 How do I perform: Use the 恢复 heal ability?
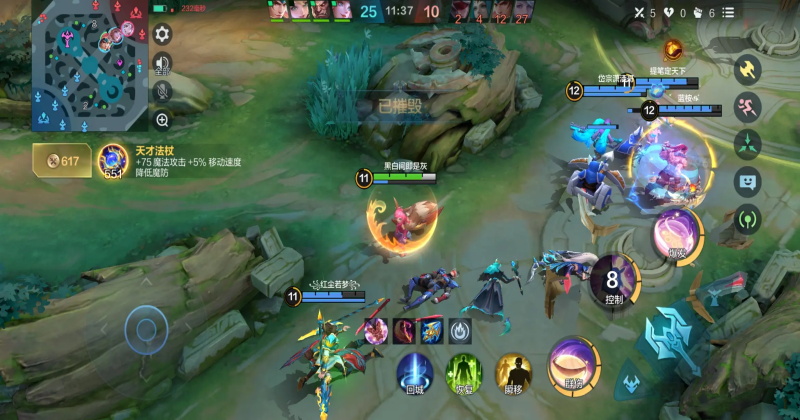coord(464,369)
